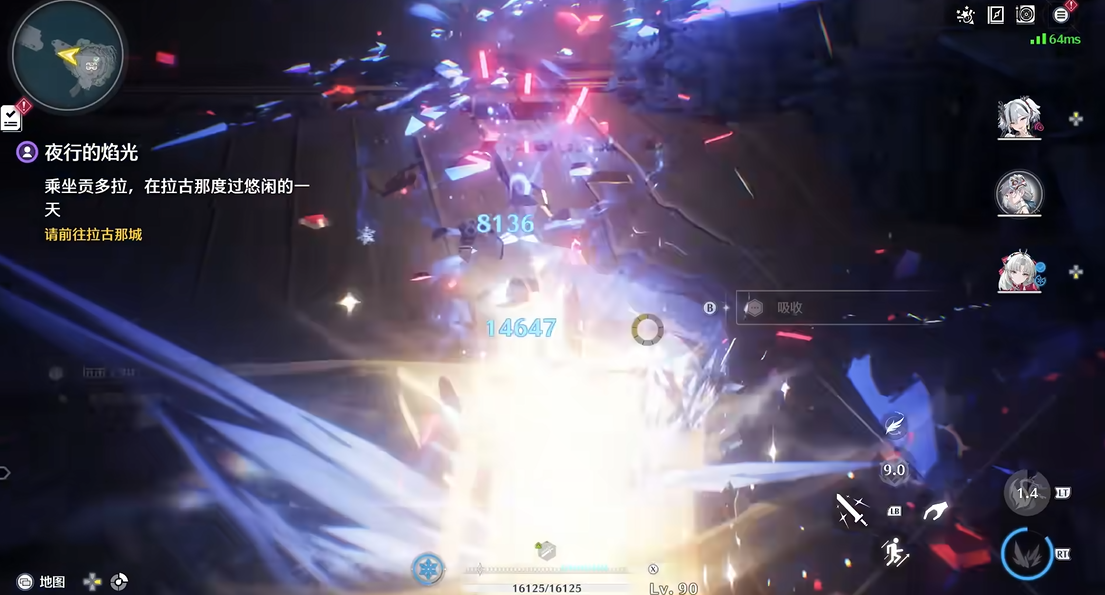Activate the sword basic attack icon
Screen dimensions: 1105x595
tap(853, 511)
